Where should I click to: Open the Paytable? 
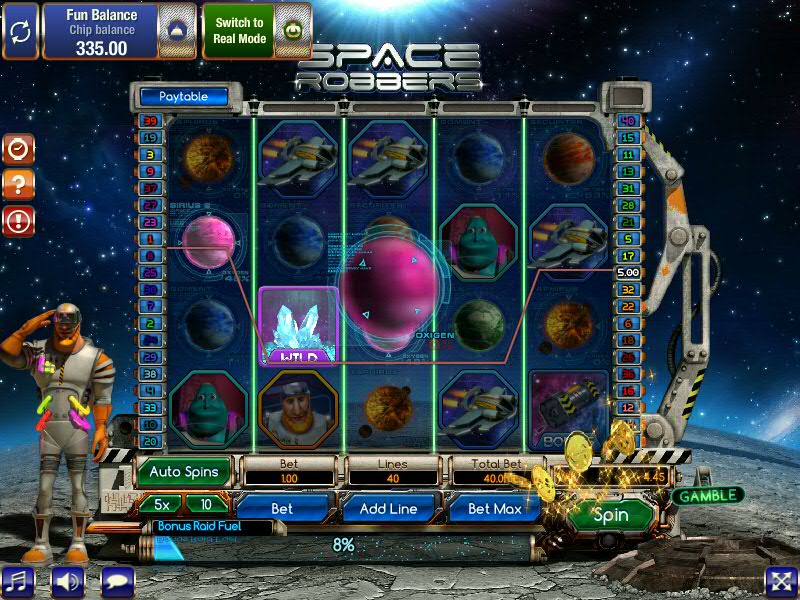183,97
